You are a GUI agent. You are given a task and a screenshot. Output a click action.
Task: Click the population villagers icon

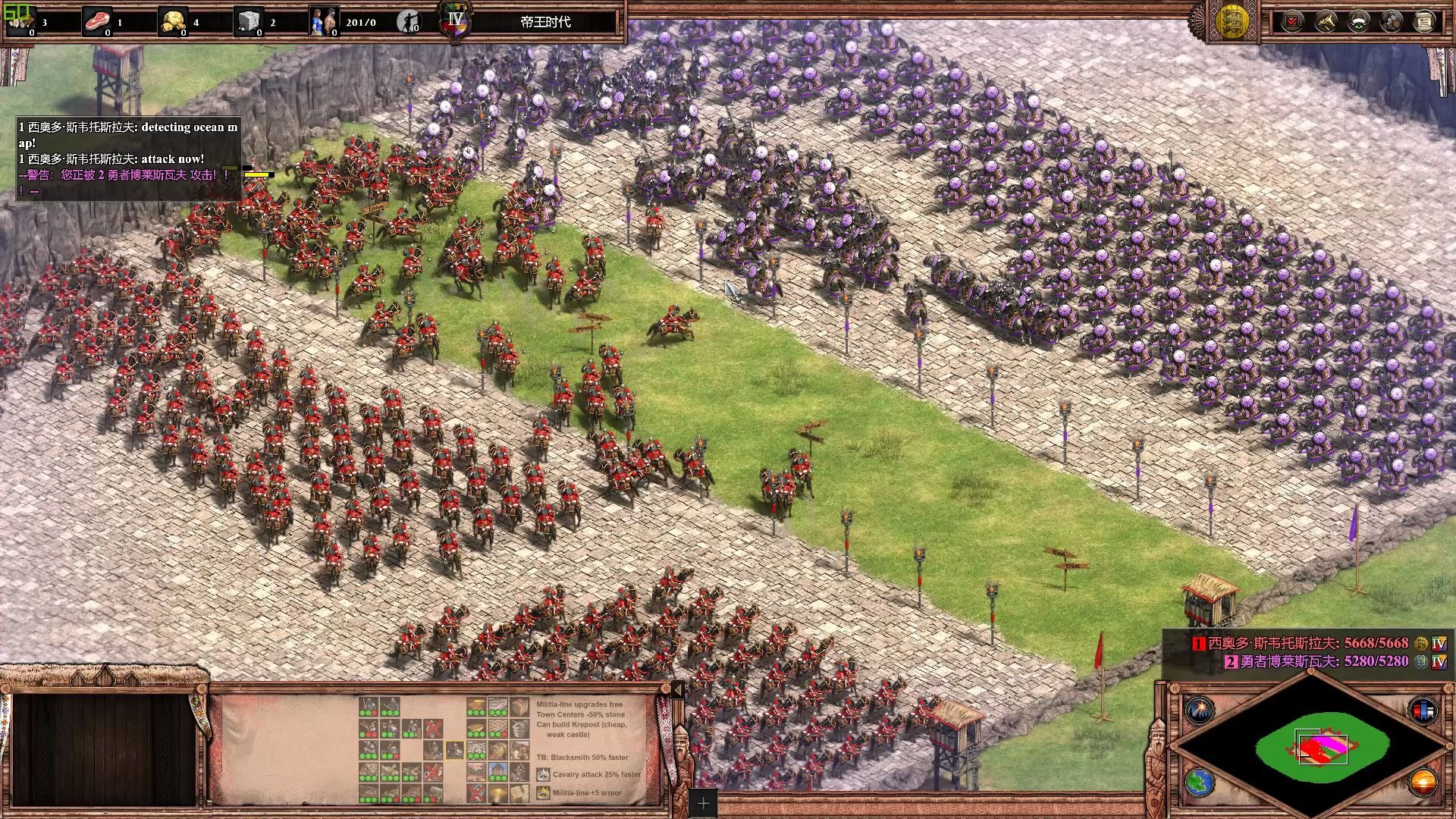(x=324, y=21)
